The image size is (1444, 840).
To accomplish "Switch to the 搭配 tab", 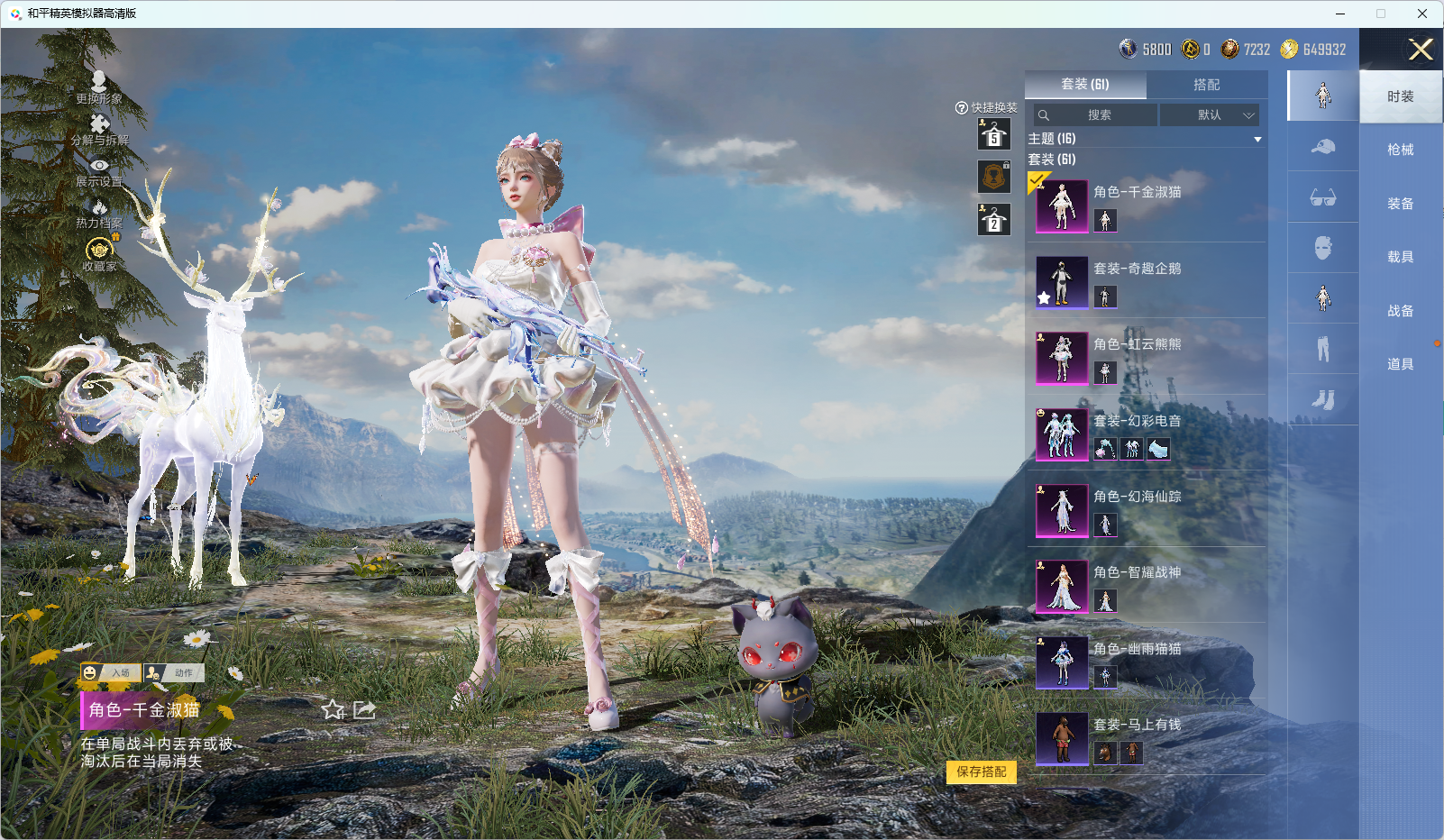I will pos(1206,85).
